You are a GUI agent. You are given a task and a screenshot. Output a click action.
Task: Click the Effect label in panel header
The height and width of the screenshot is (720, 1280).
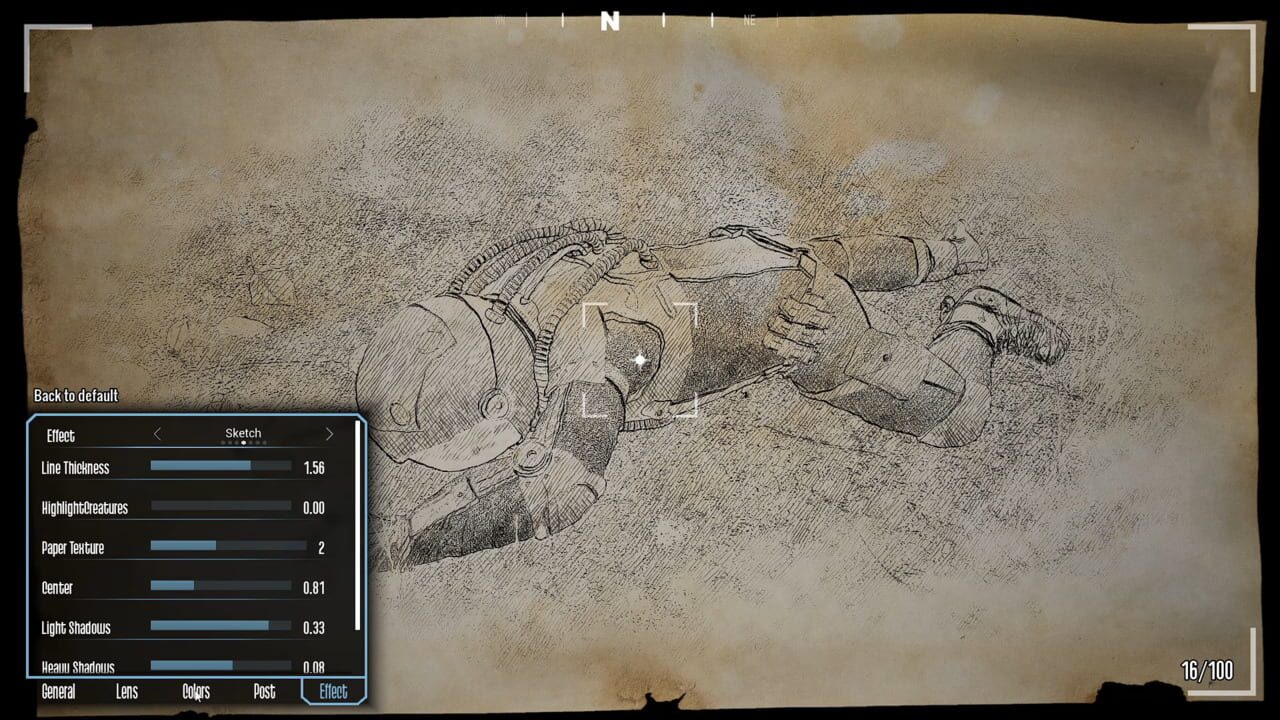[59, 436]
